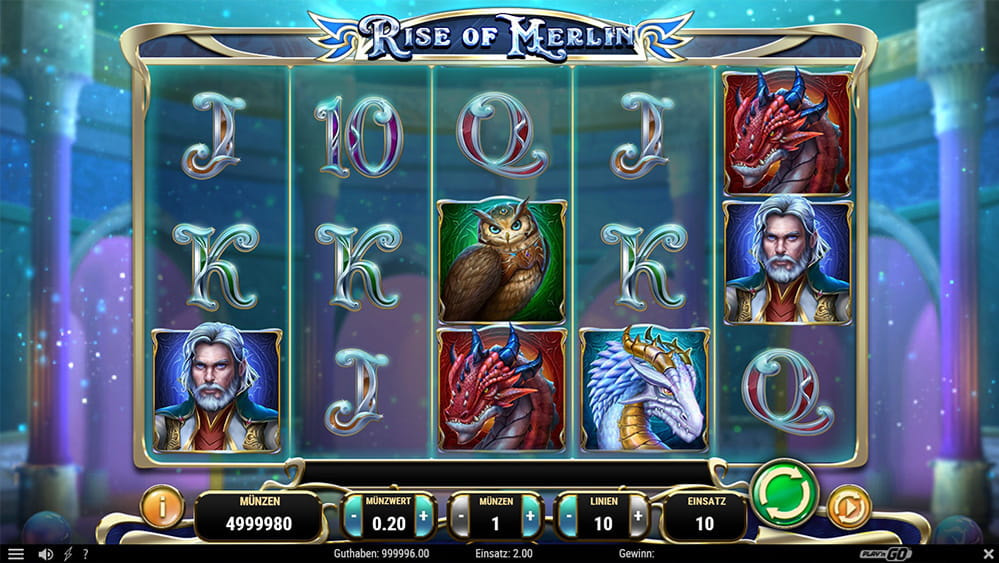Add one more Linien payline
This screenshot has height=563, width=999.
(637, 517)
